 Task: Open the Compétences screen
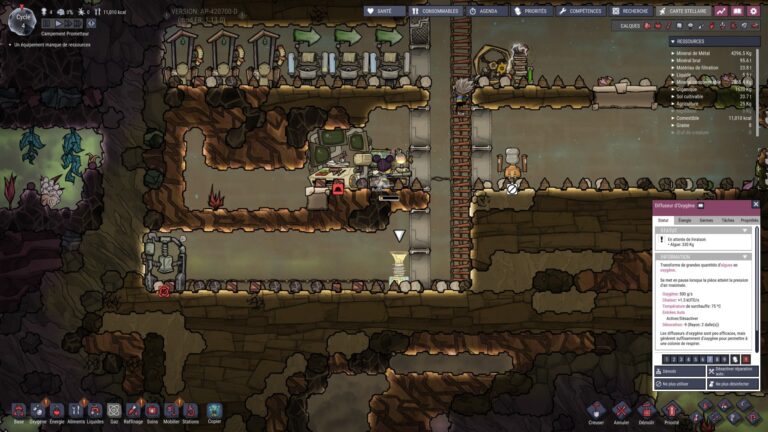582,11
